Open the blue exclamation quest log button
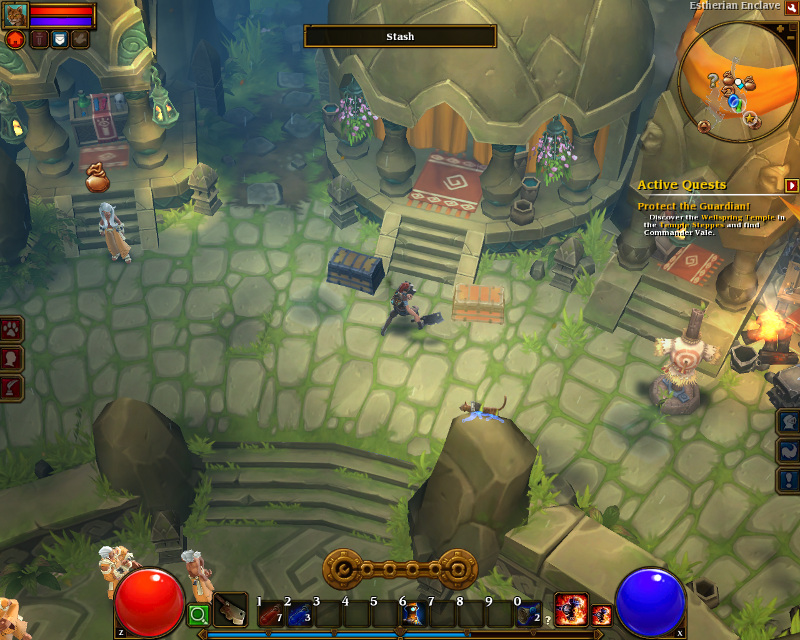The width and height of the screenshot is (800, 640). pos(788,480)
